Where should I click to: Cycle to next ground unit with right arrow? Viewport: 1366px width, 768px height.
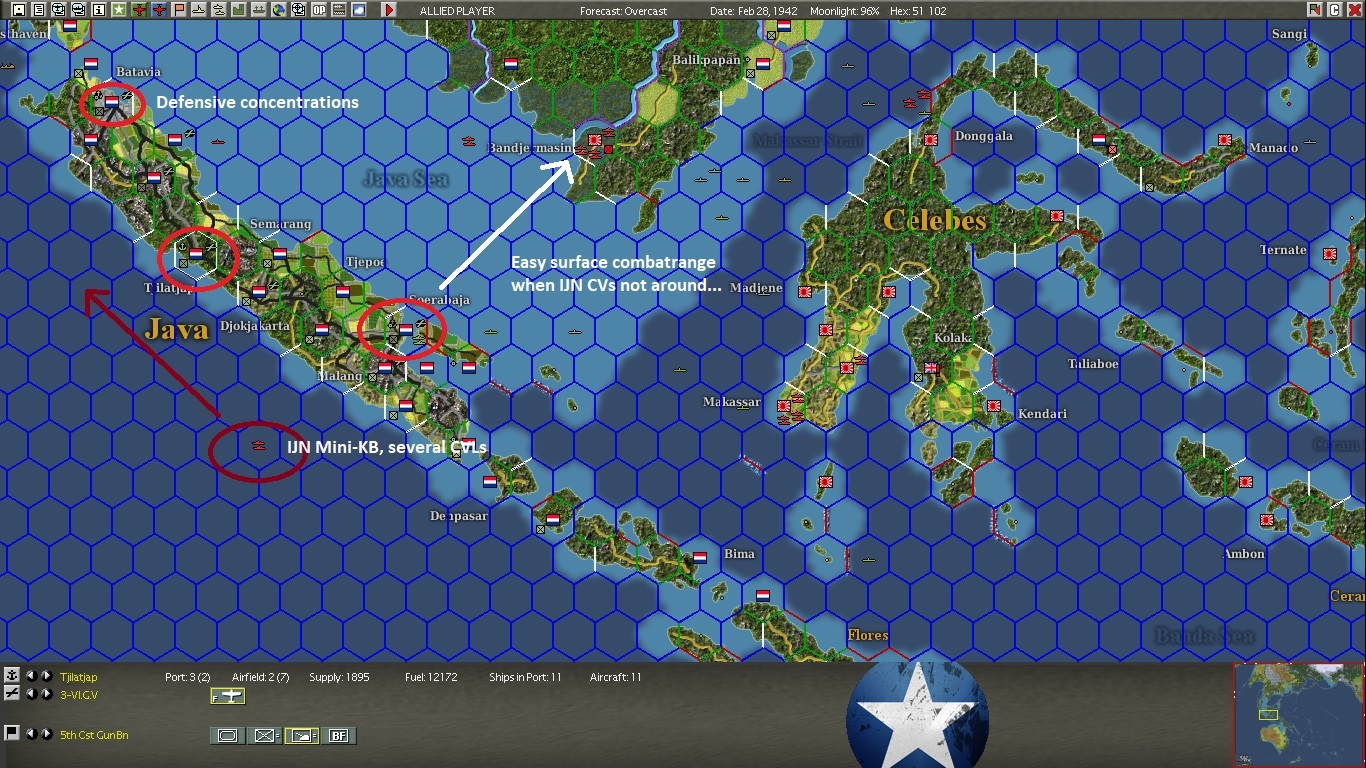coord(46,735)
